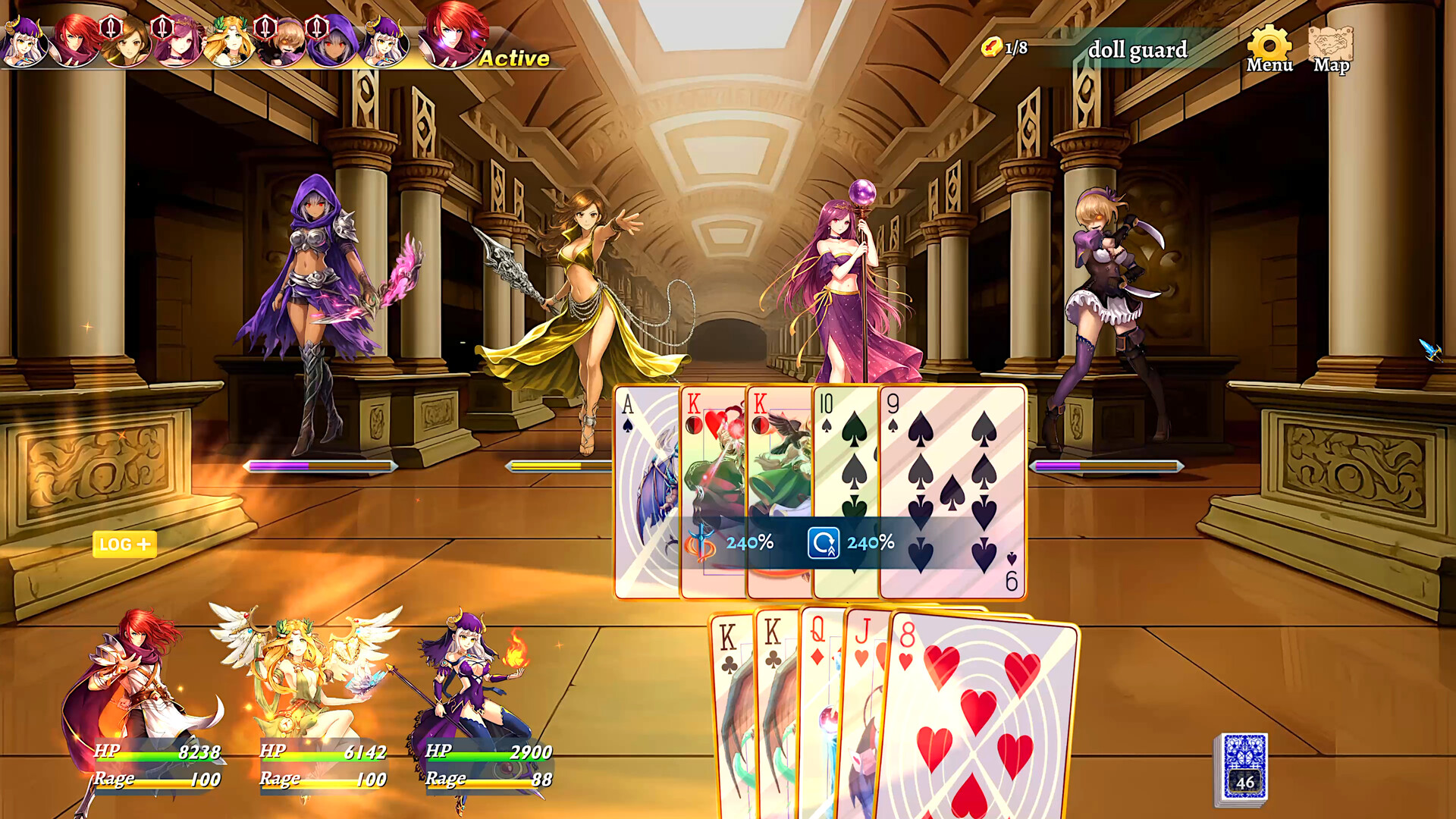Click the sword emblem beside the brown-haired portrait
The width and height of the screenshot is (1456, 819).
(109, 28)
